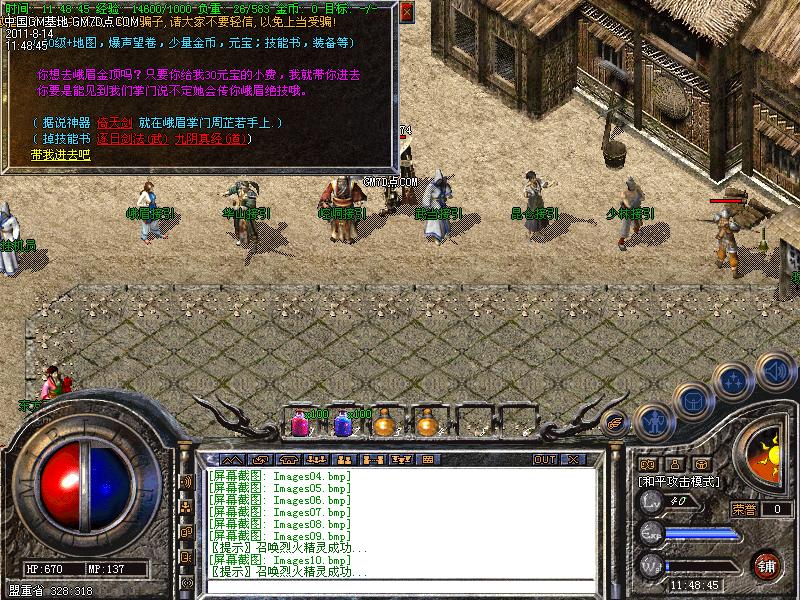Click the OUT button above the chat
Image resolution: width=800 pixels, height=600 pixels.
545,460
